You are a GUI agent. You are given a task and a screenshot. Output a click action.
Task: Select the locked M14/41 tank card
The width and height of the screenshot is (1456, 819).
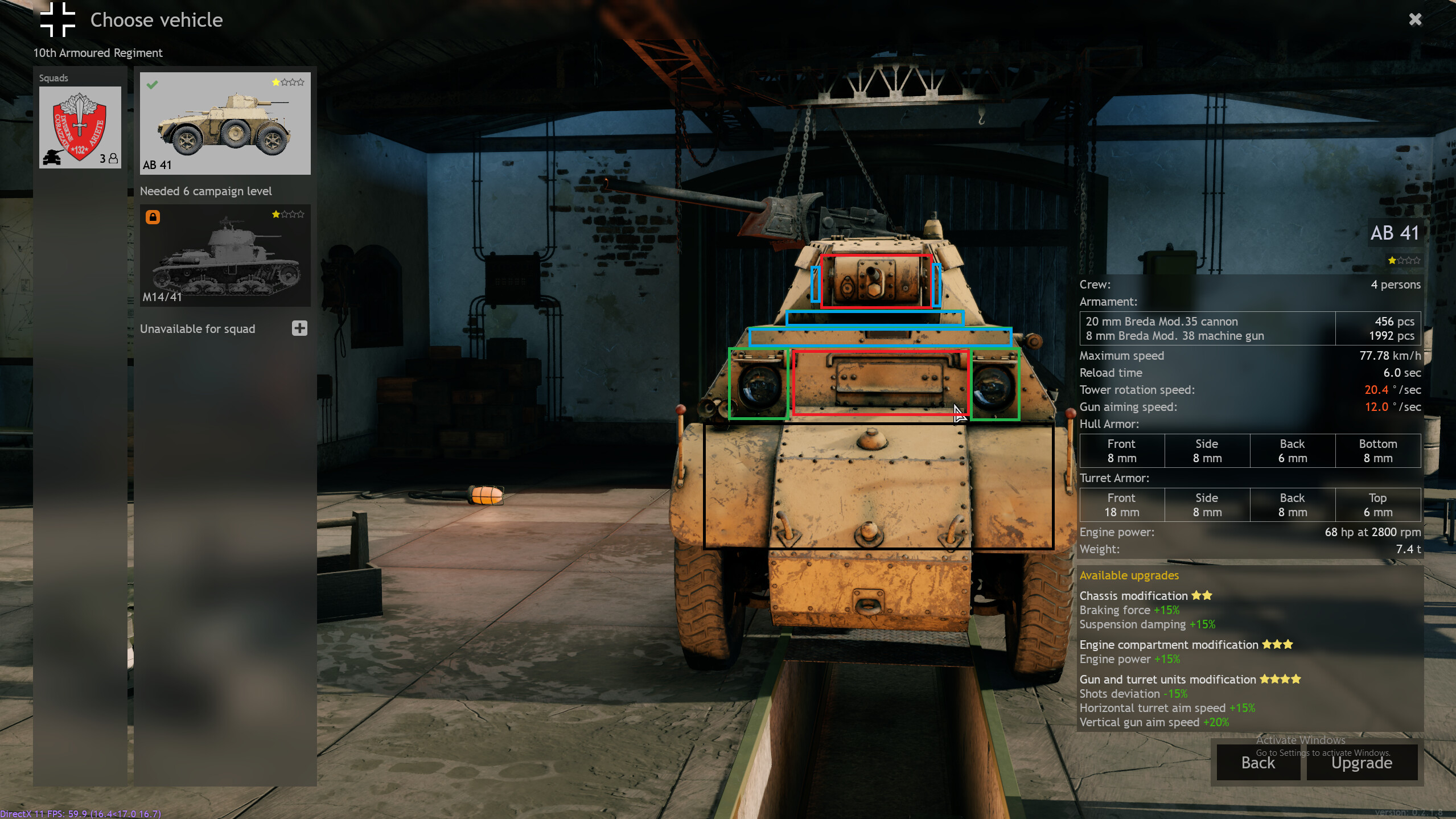click(x=225, y=256)
